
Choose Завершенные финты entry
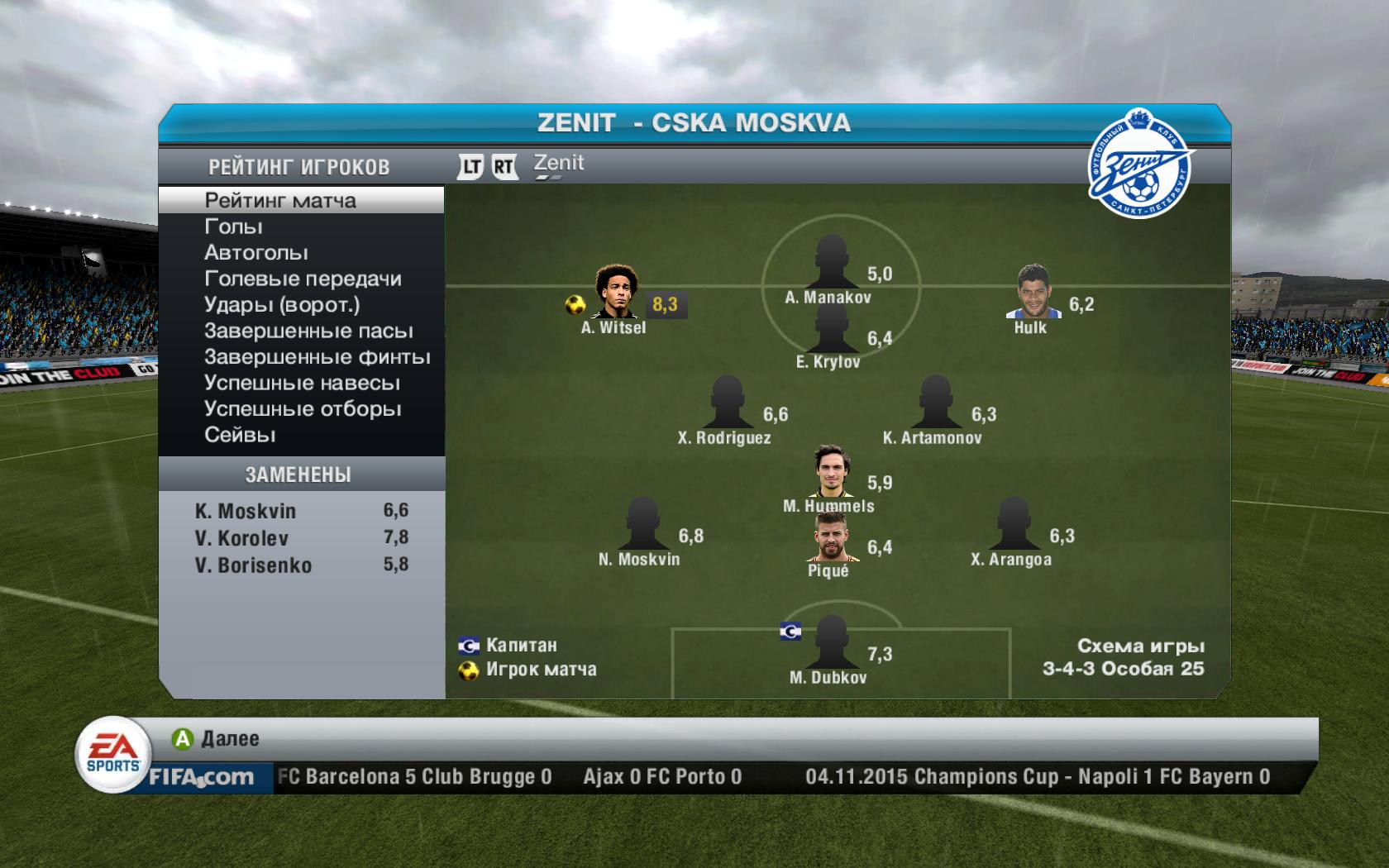(x=317, y=357)
